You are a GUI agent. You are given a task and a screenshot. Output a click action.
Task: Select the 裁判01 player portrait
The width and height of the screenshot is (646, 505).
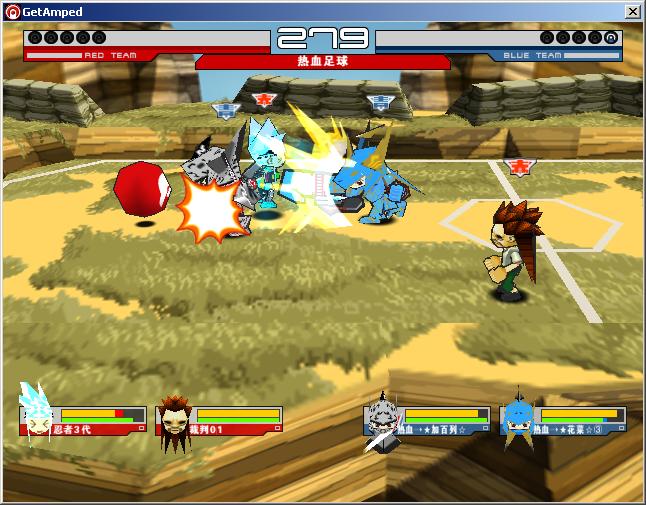pyautogui.click(x=174, y=420)
